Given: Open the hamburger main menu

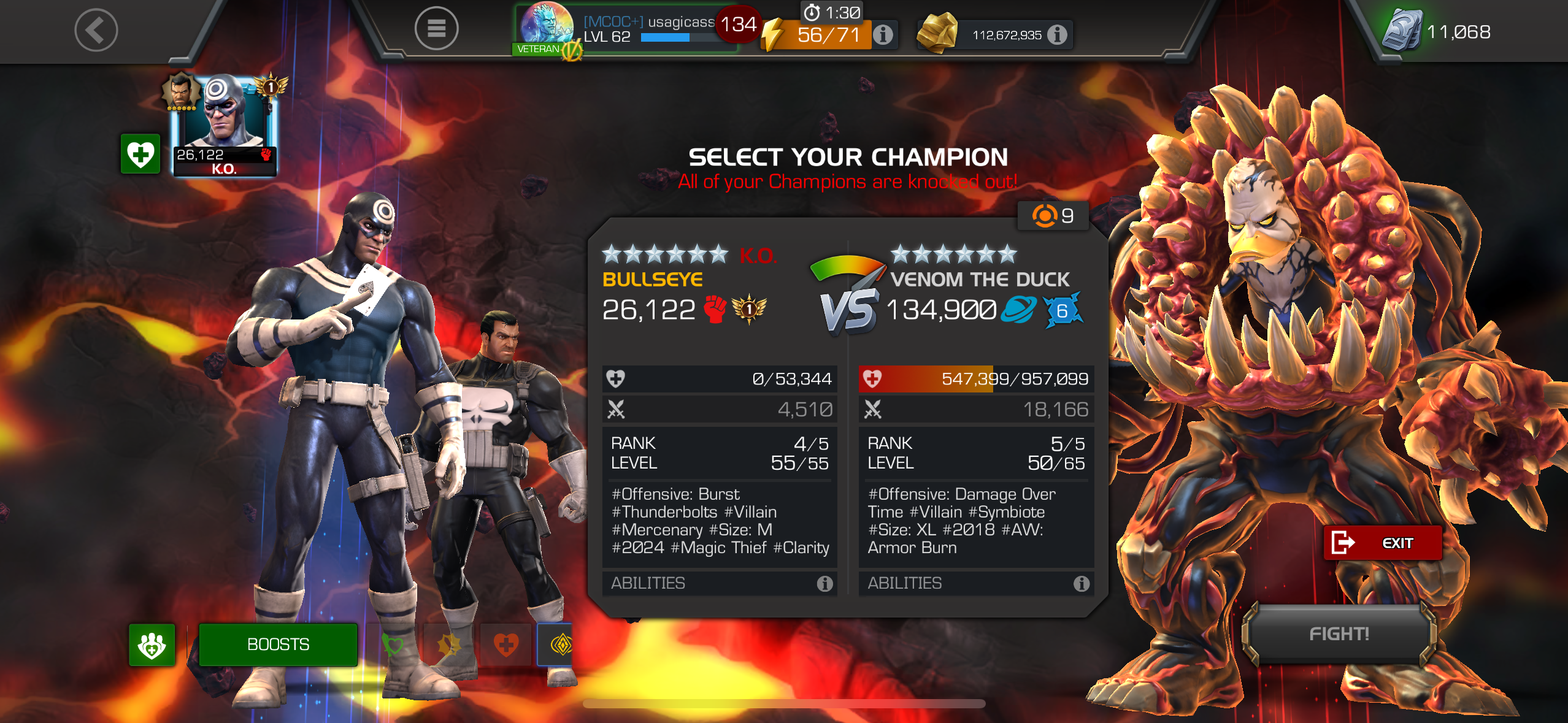Looking at the screenshot, I should [x=436, y=29].
